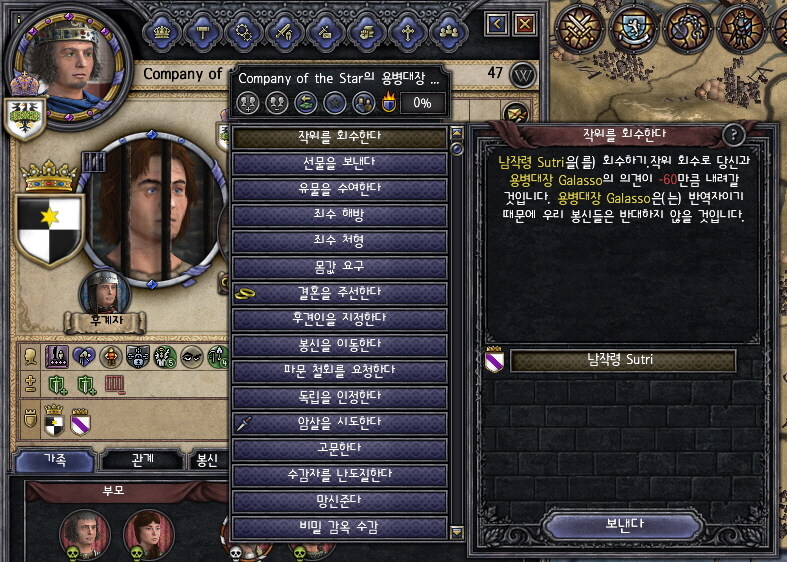Click the 비밀 감옥 수감 entry
The image size is (787, 562).
pos(339,527)
